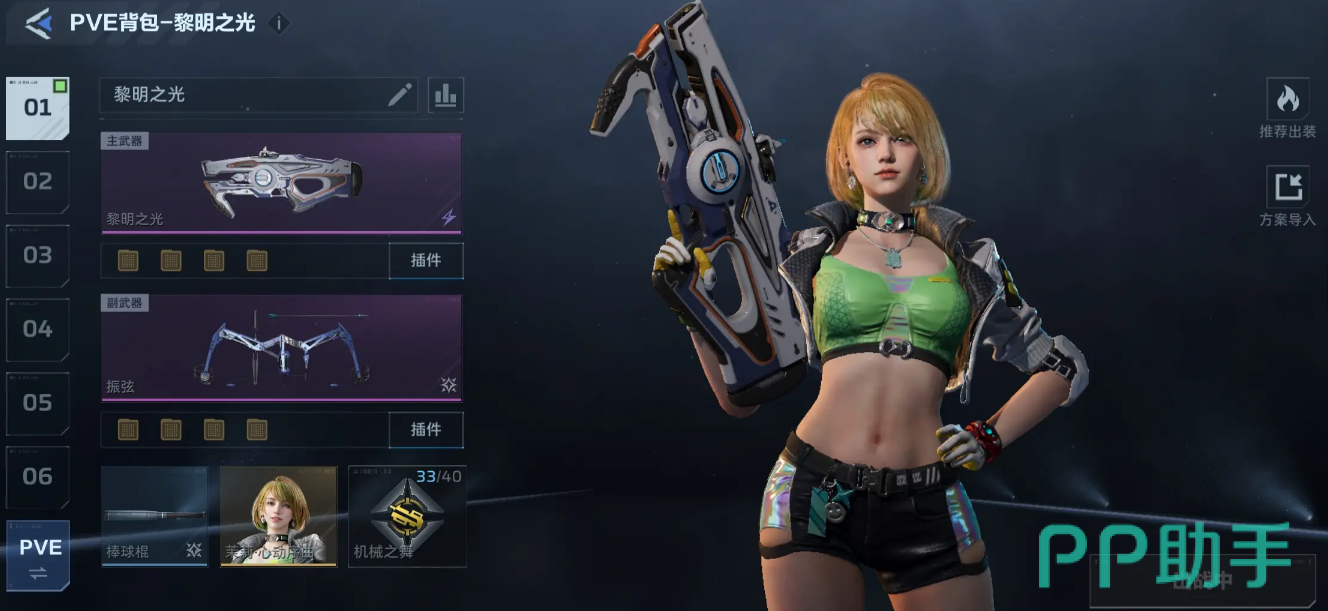Image resolution: width=1328 pixels, height=611 pixels.
Task: Show loadout statistics bar chart
Action: [x=445, y=95]
